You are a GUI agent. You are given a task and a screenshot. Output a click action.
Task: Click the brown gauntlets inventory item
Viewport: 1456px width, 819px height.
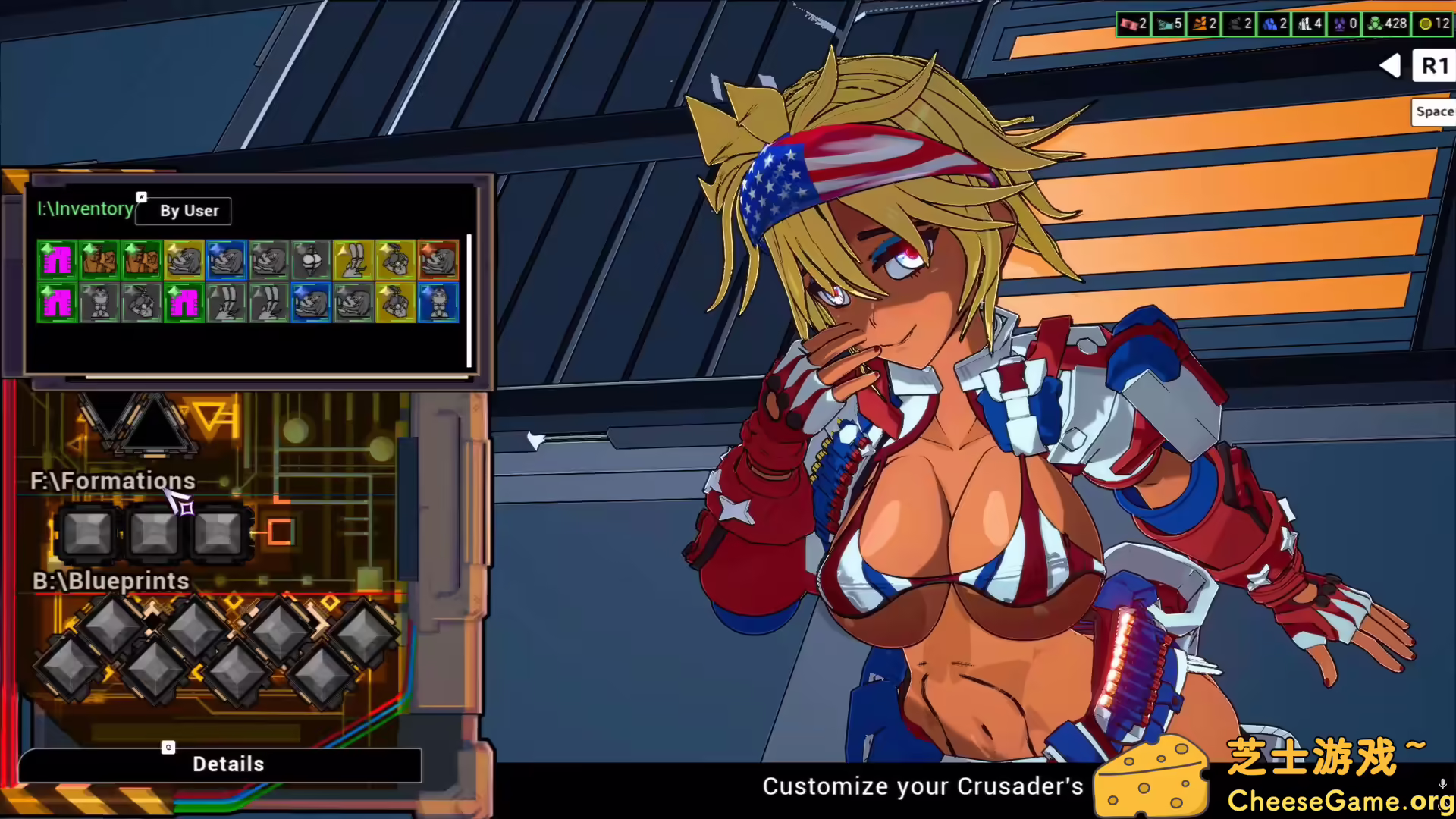99,259
